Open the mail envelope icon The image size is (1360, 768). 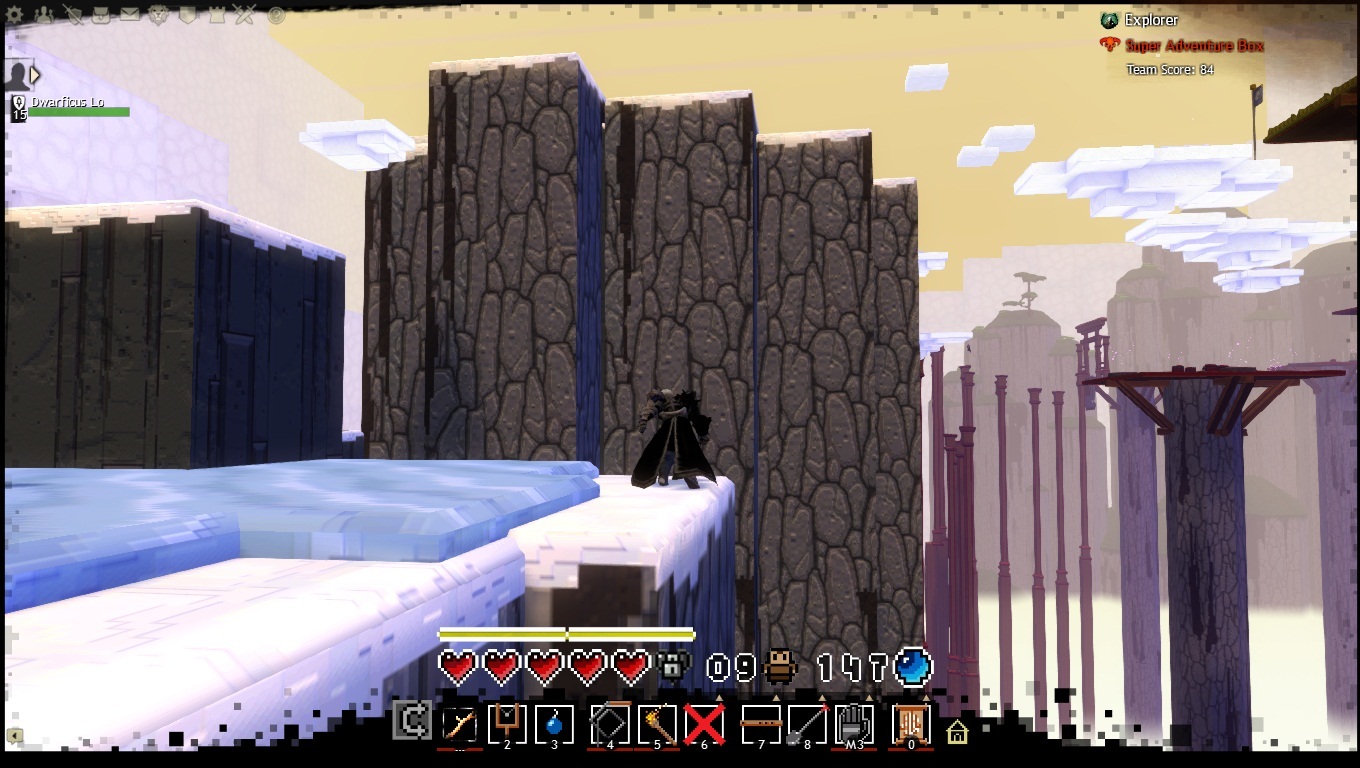[x=131, y=15]
